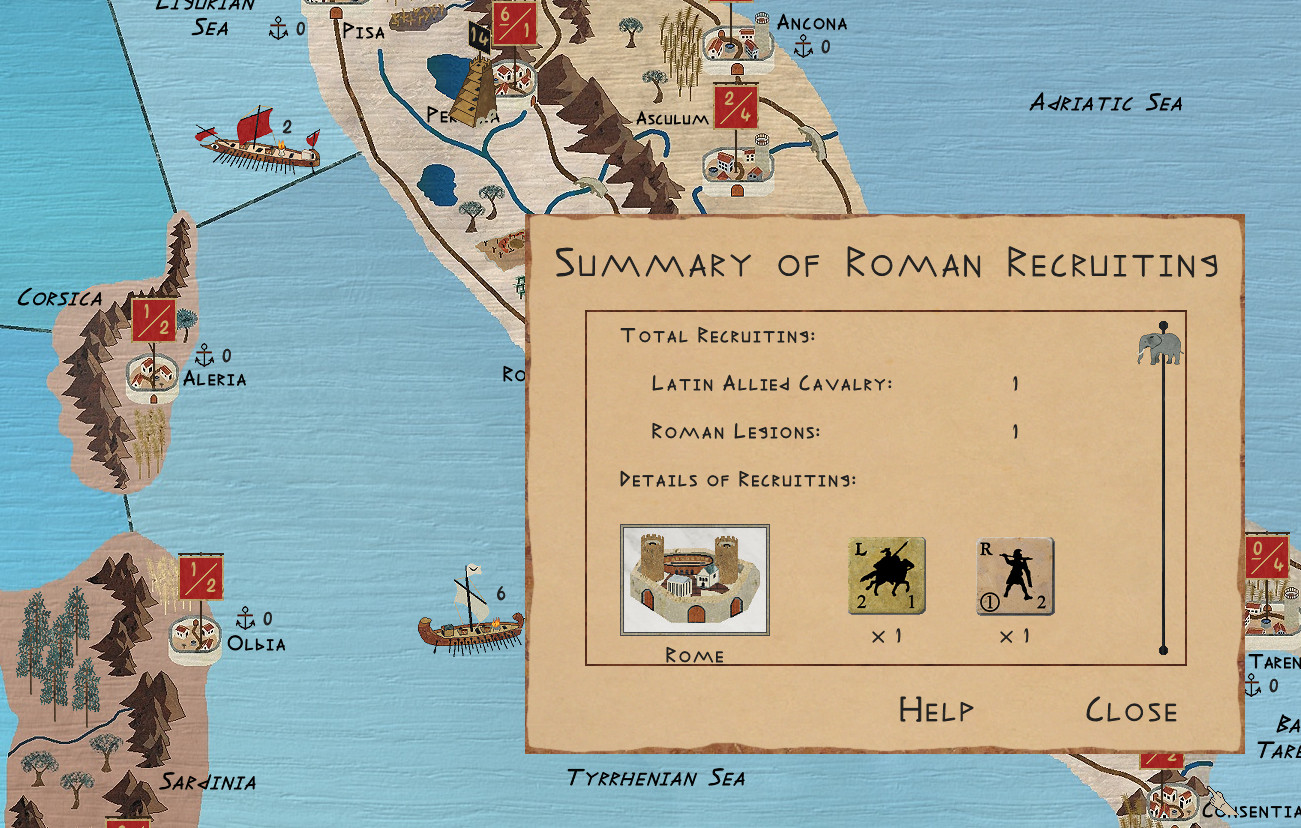1301x828 pixels.
Task: Select the Latin Allied Cavalry unit tile
Action: pyautogui.click(x=886, y=576)
